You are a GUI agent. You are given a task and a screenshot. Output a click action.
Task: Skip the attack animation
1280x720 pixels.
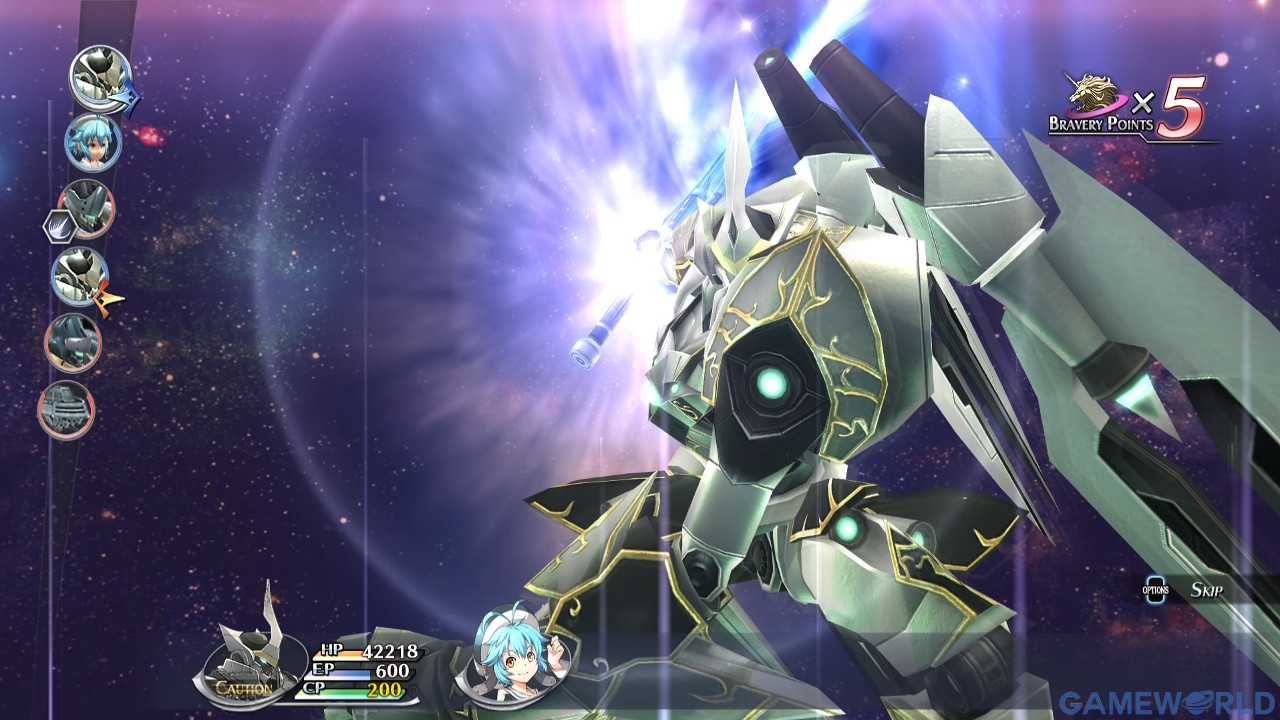point(1205,590)
